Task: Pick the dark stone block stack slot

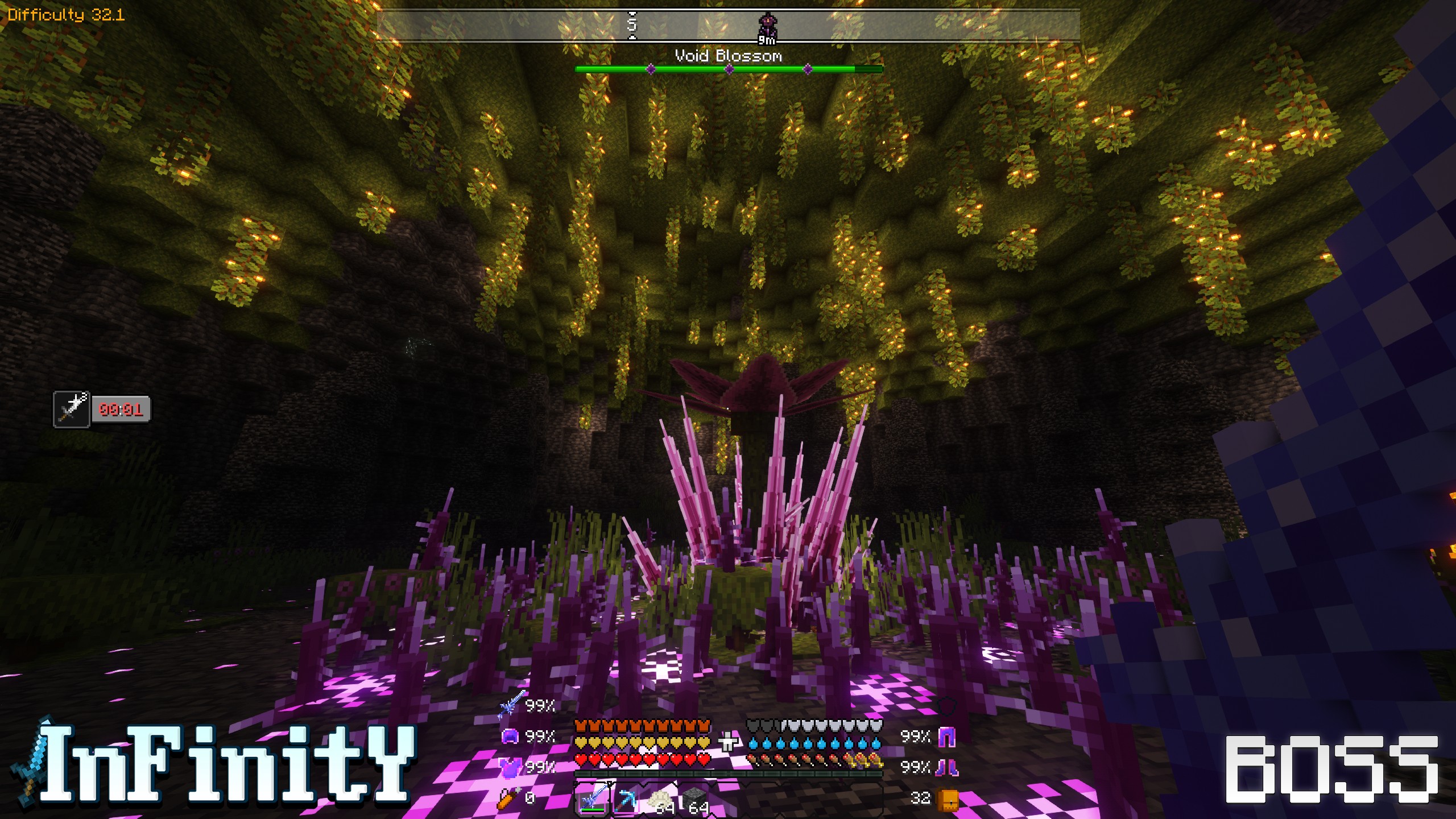Action: (695, 801)
